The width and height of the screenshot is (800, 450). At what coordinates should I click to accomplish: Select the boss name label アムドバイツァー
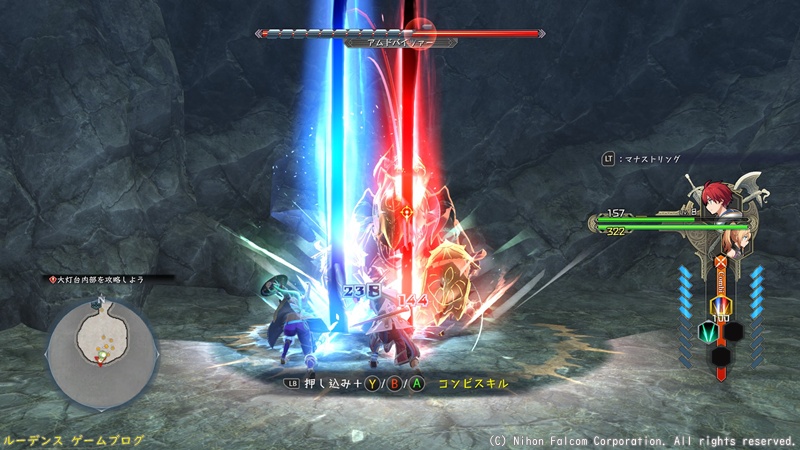[x=400, y=43]
